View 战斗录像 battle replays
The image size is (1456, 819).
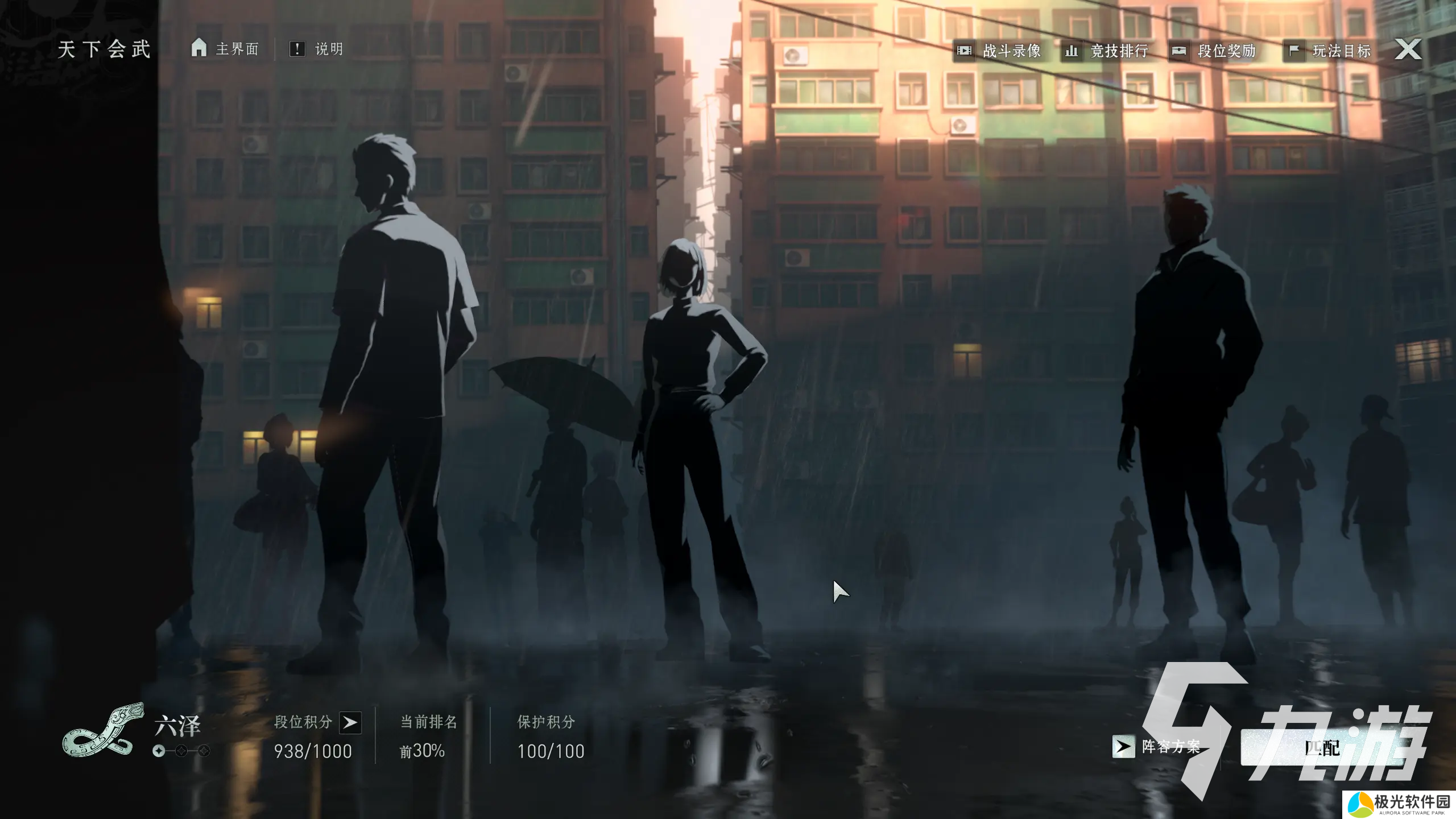[x=999, y=51]
